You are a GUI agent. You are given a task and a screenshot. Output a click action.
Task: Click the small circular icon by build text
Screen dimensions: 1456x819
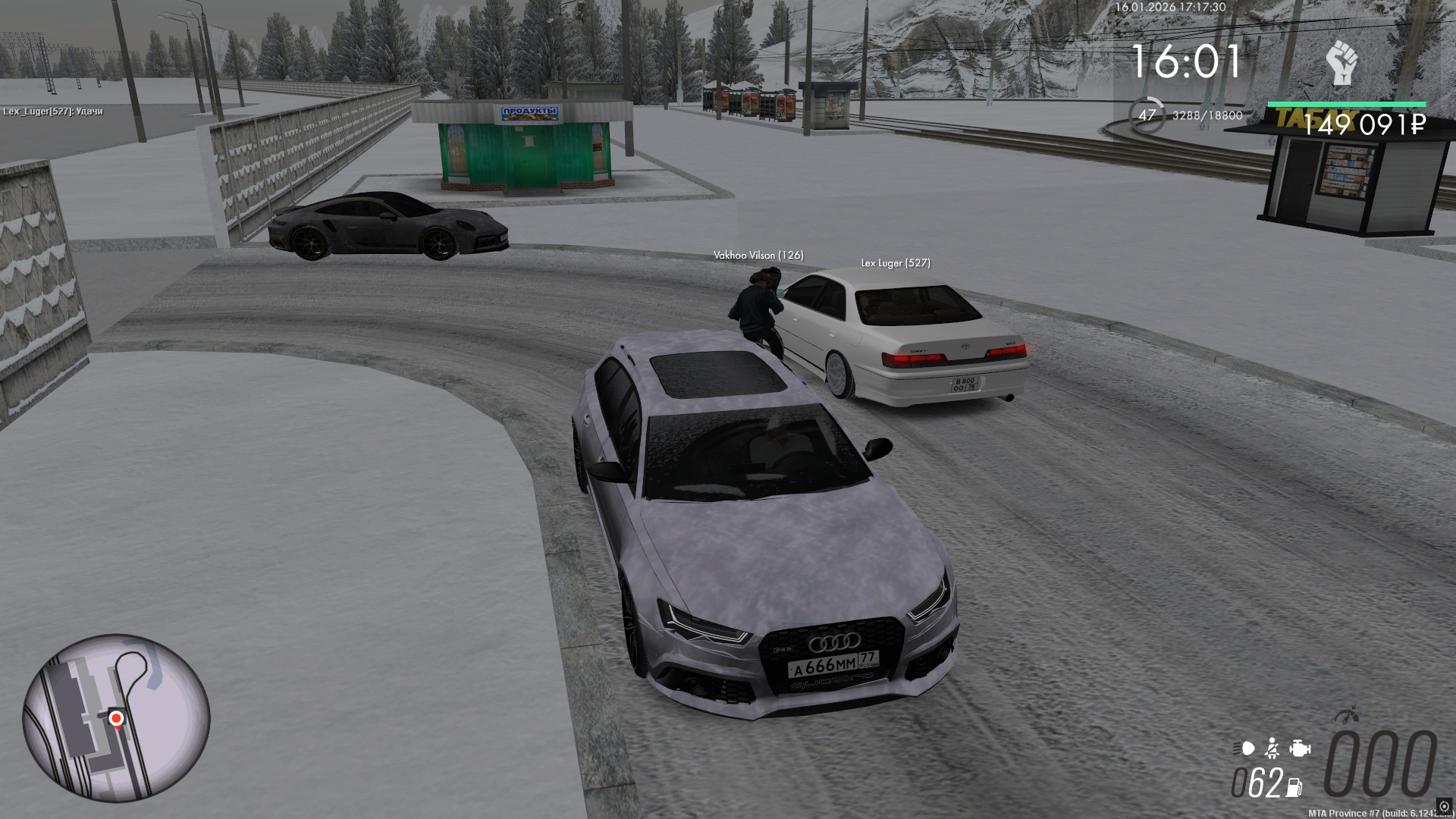[x=1444, y=806]
